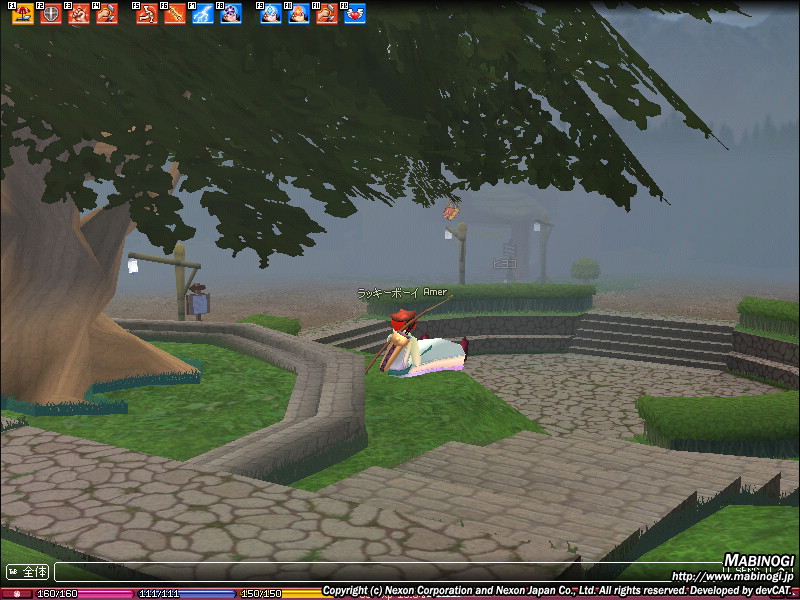Toggle the 全体 chat channel button
The width and height of the screenshot is (800, 600).
pos(28,572)
